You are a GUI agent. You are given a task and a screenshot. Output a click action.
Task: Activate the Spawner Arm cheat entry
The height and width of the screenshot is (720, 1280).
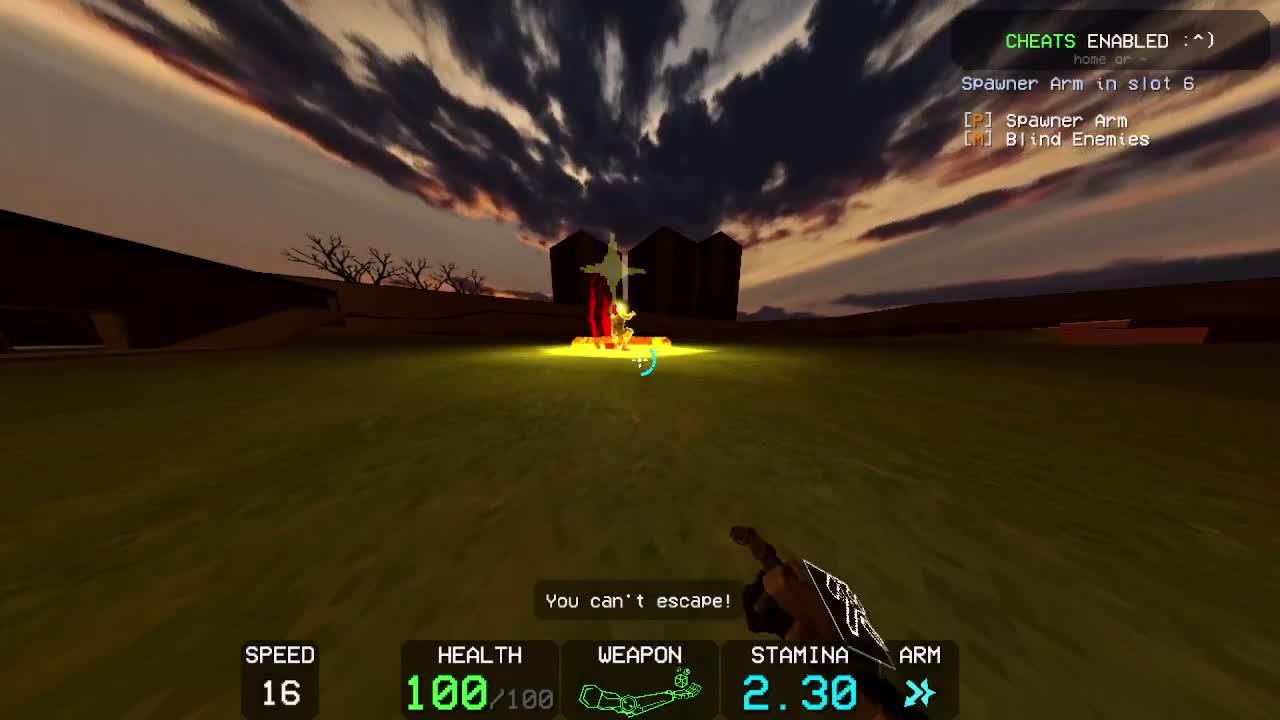pyautogui.click(x=1065, y=121)
